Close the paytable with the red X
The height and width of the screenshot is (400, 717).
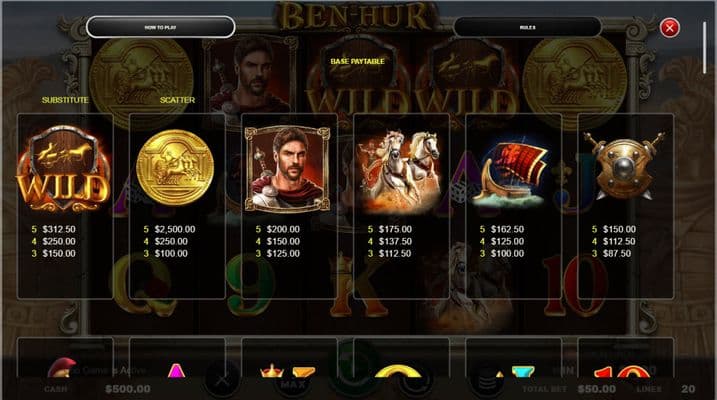[x=670, y=28]
